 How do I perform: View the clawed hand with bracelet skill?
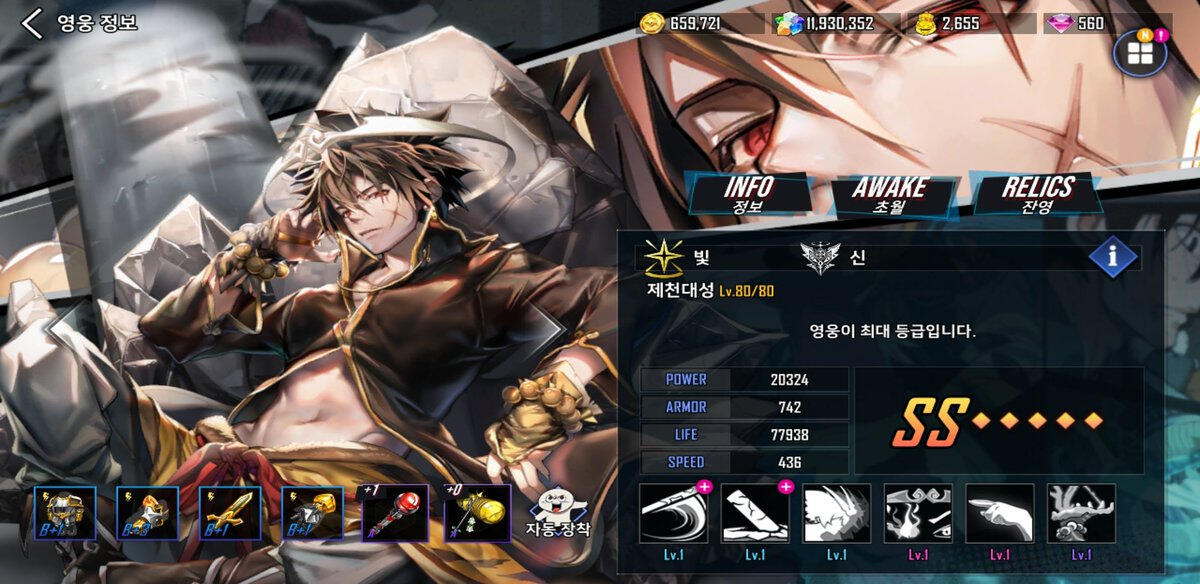[1081, 513]
